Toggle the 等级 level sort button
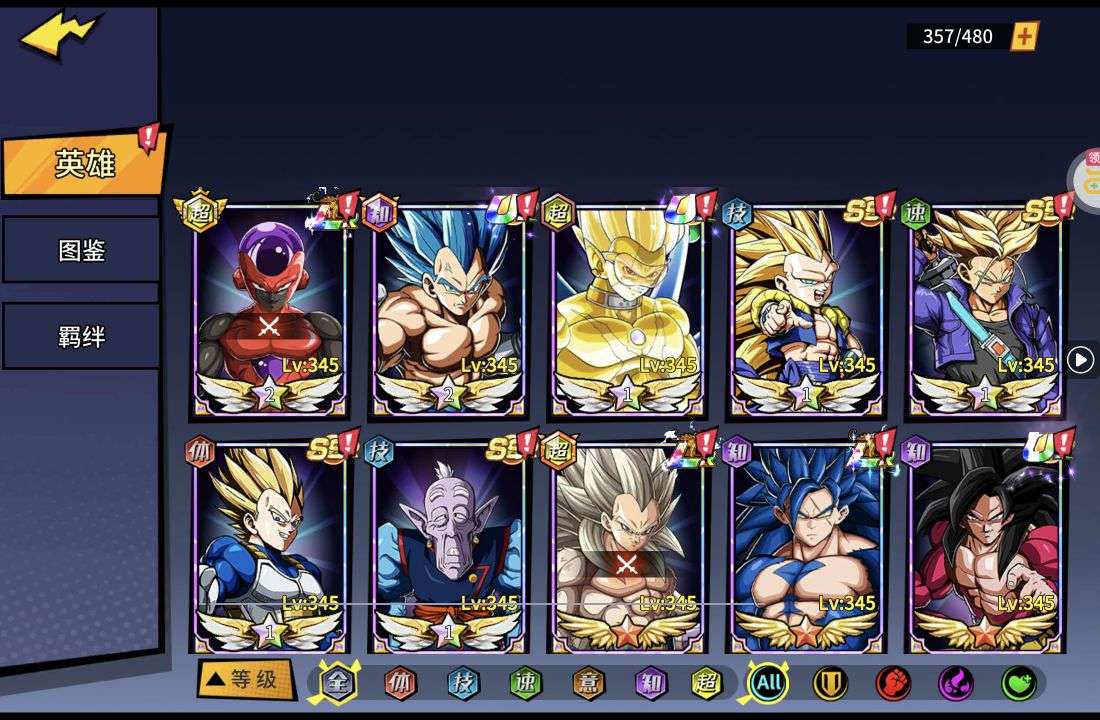The image size is (1100, 720). pyautogui.click(x=245, y=680)
